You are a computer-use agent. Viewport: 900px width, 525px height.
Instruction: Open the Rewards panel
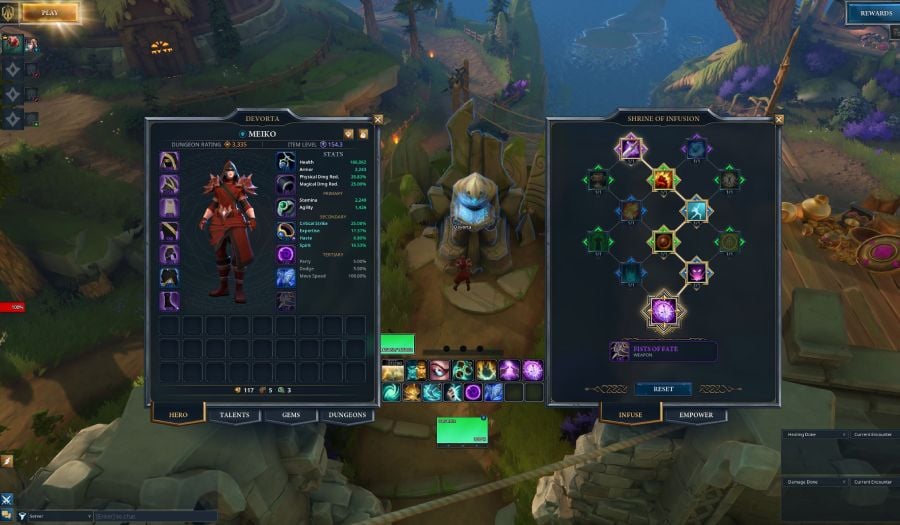tap(869, 13)
